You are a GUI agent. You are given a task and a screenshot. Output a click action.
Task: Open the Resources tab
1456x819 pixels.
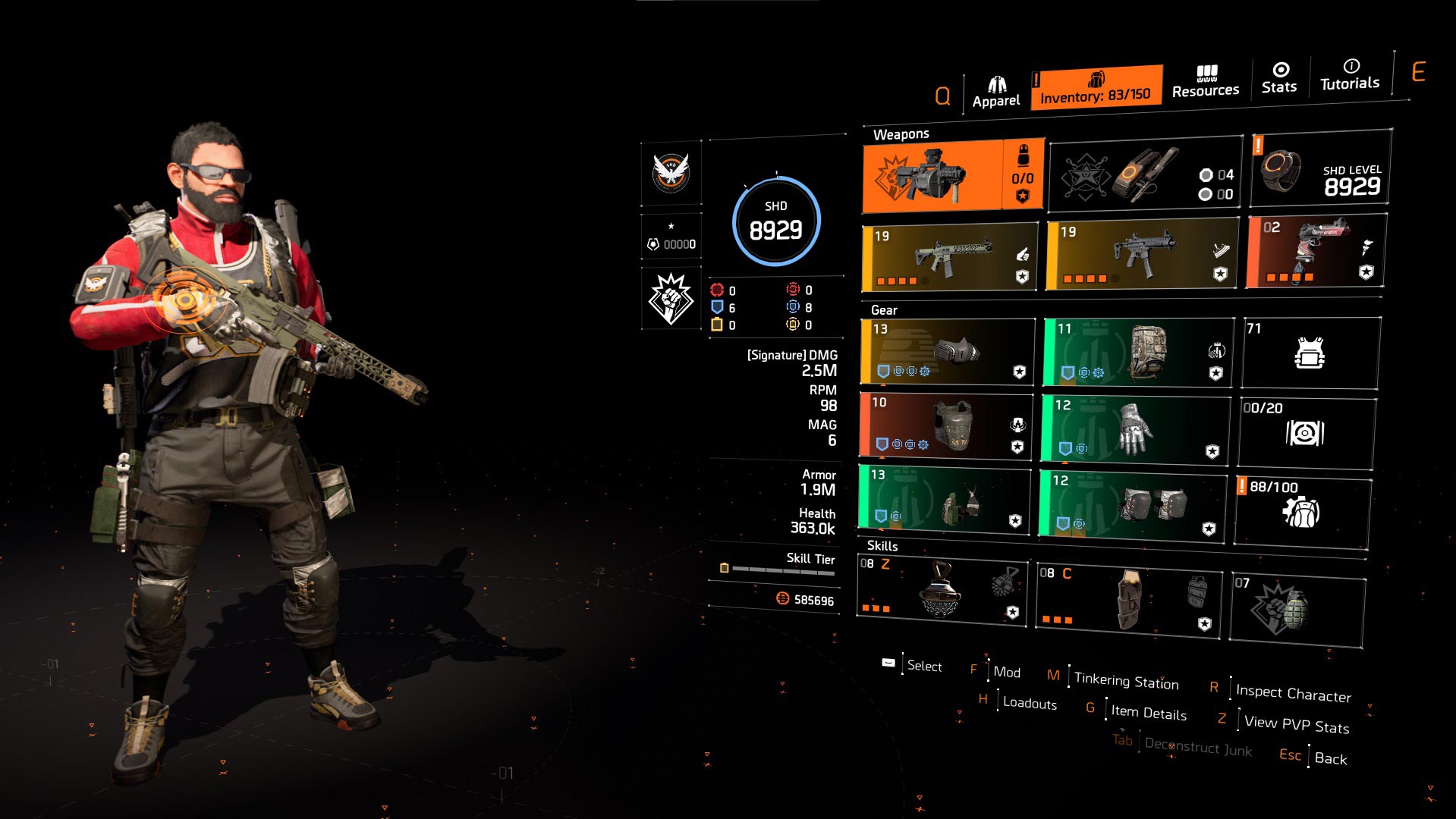1205,82
